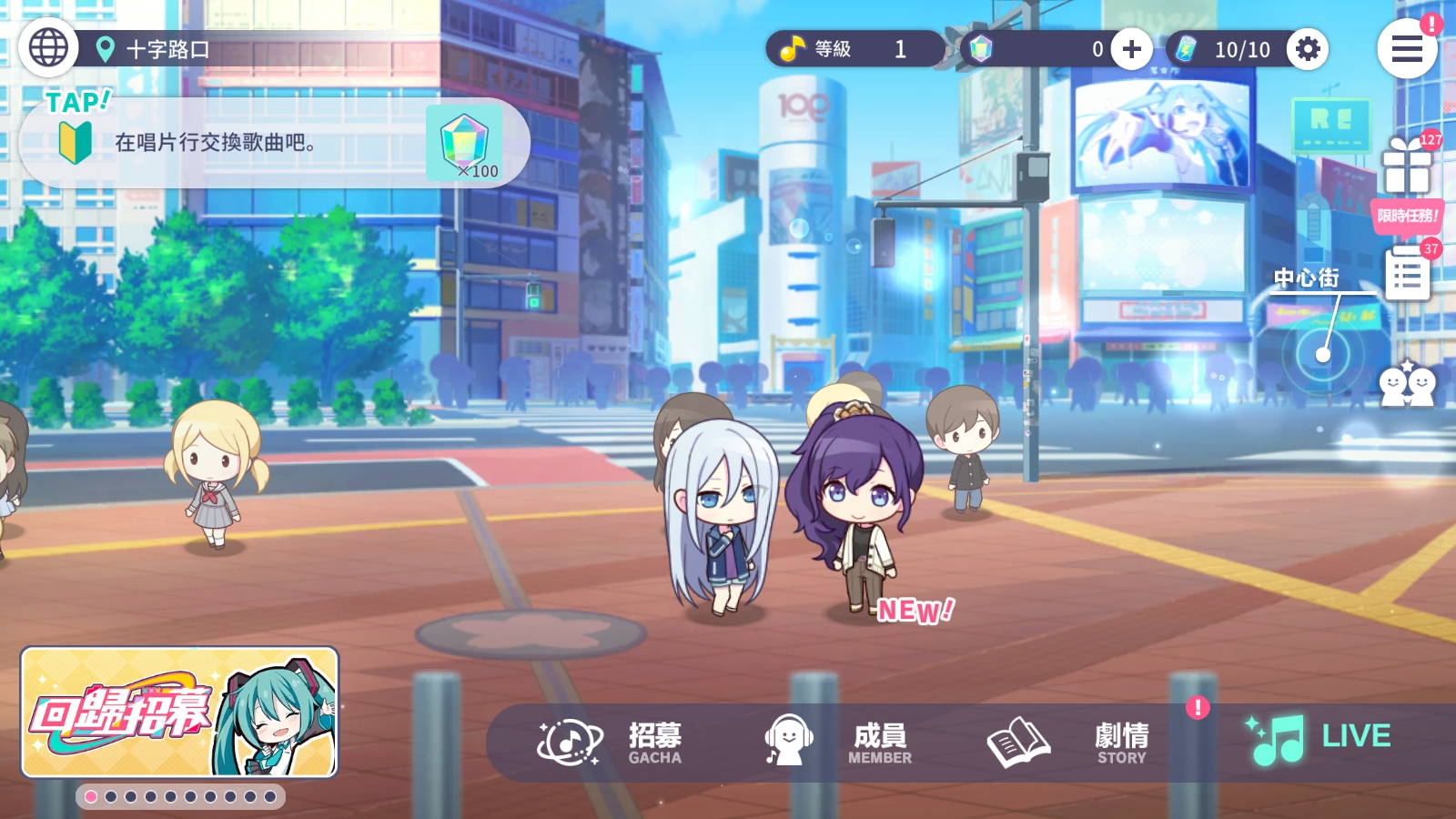Image resolution: width=1456 pixels, height=819 pixels.
Task: Open the gift box presents
Action: pyautogui.click(x=1407, y=166)
